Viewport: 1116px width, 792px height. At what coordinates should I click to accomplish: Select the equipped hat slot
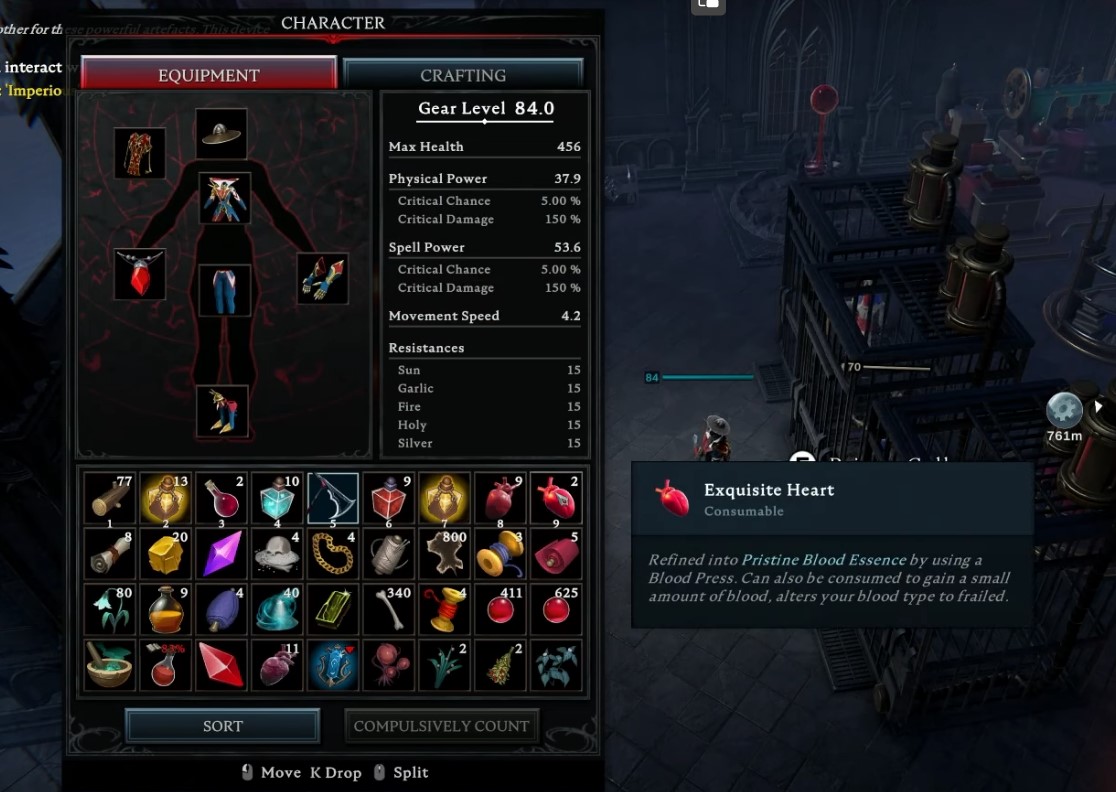(x=221, y=132)
